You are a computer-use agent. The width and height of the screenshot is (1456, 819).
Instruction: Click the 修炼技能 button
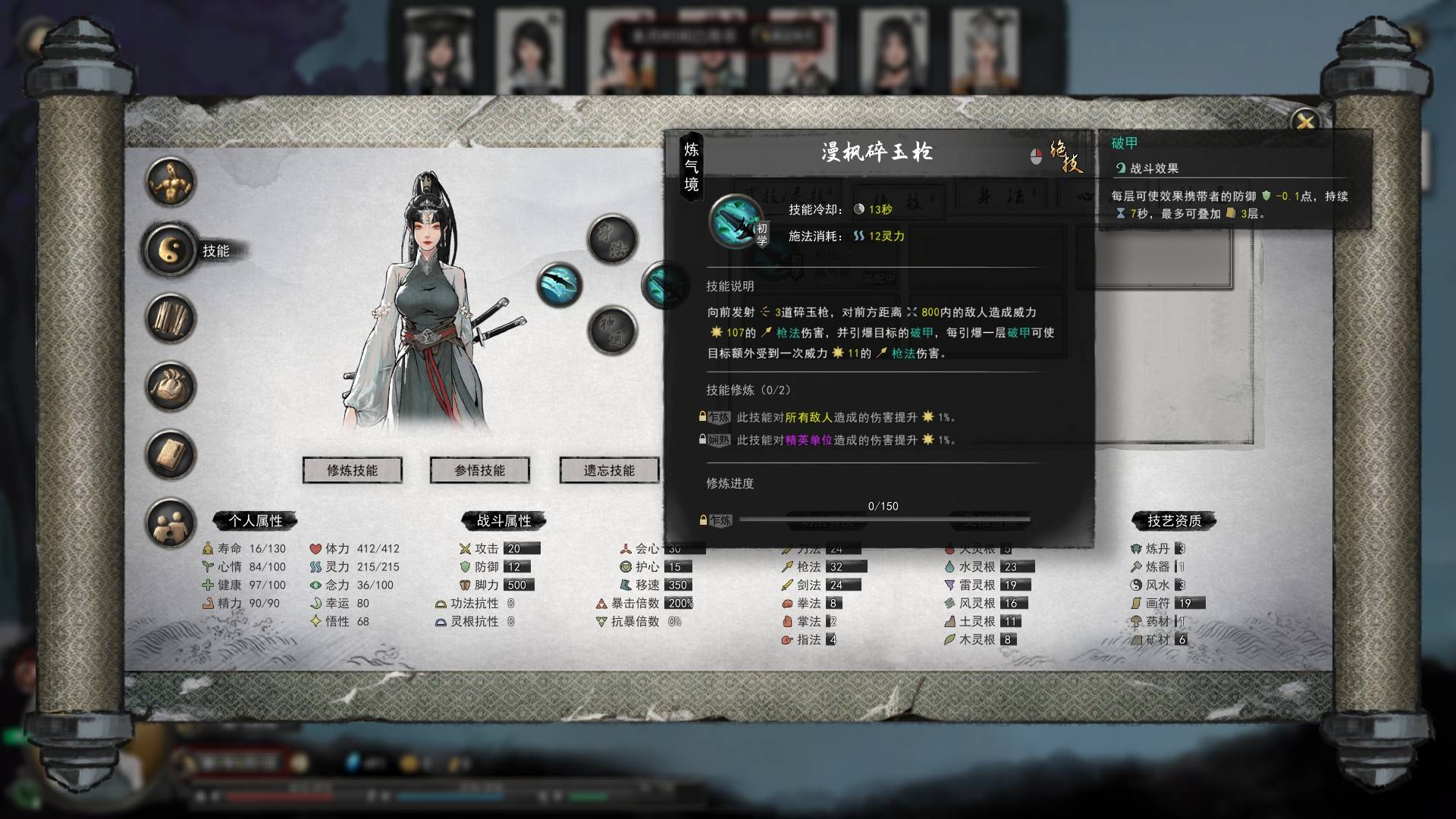coord(352,470)
